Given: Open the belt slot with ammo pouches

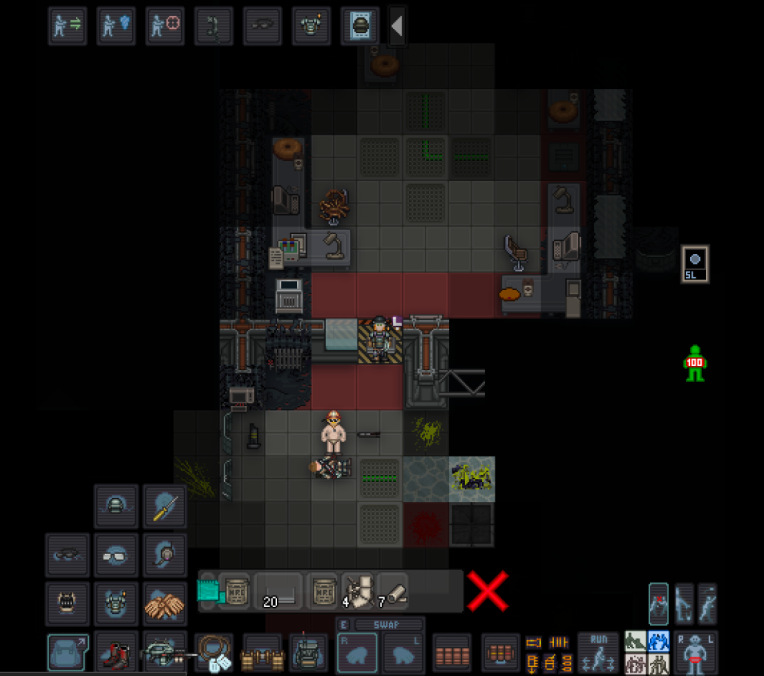Looking at the screenshot, I should (262, 653).
